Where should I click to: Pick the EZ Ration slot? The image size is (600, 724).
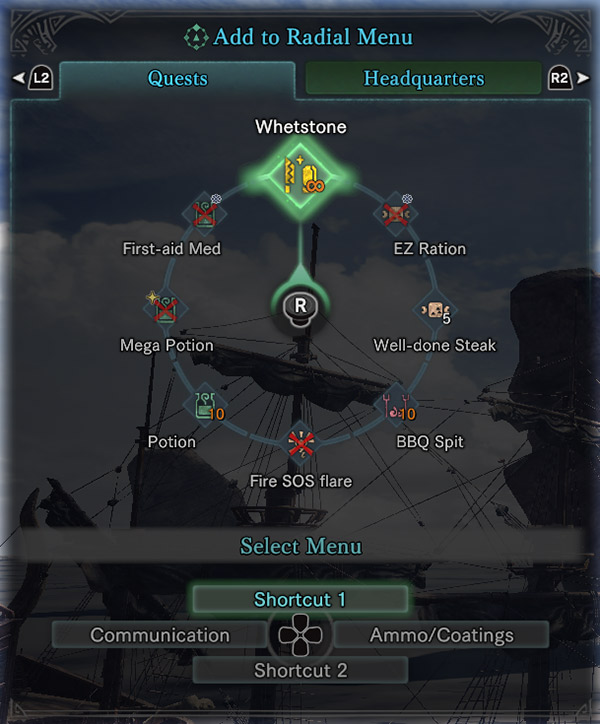pyautogui.click(x=395, y=213)
